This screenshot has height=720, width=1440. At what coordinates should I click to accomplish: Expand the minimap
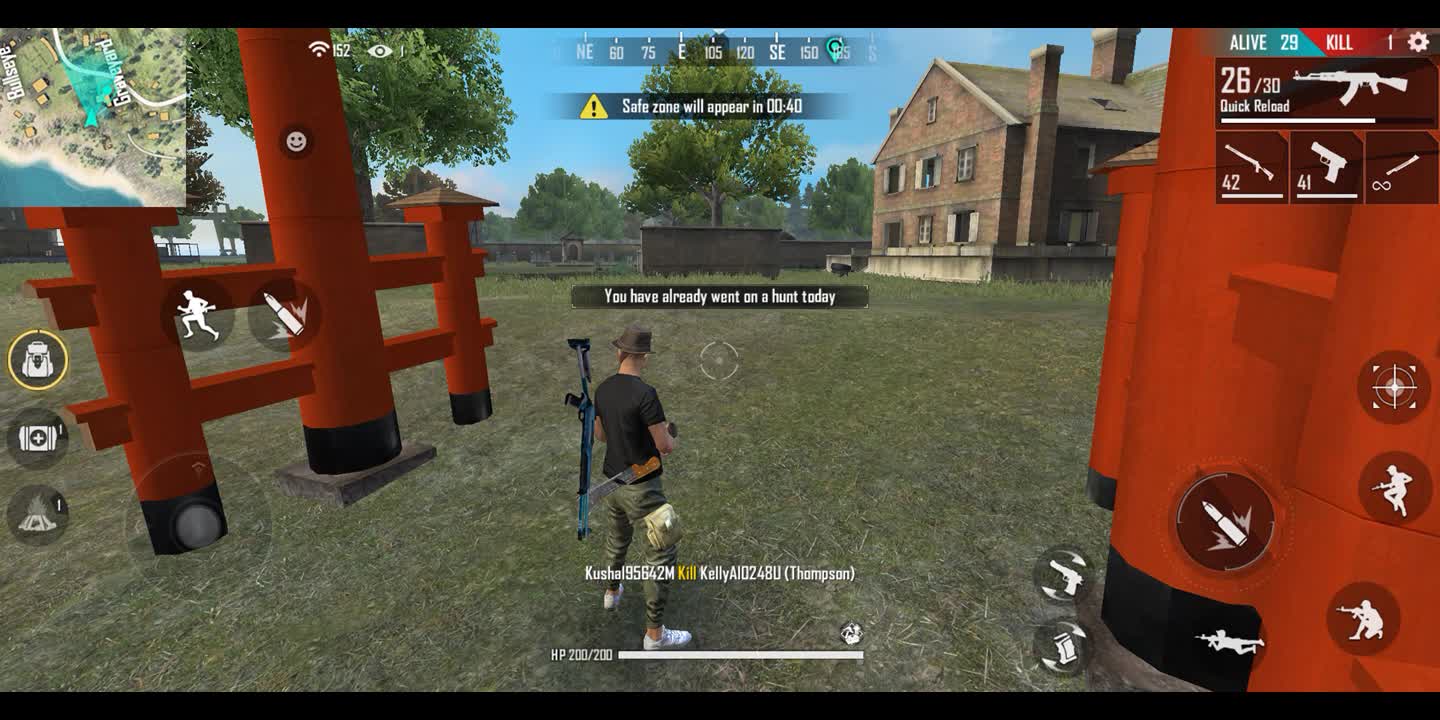(x=92, y=117)
